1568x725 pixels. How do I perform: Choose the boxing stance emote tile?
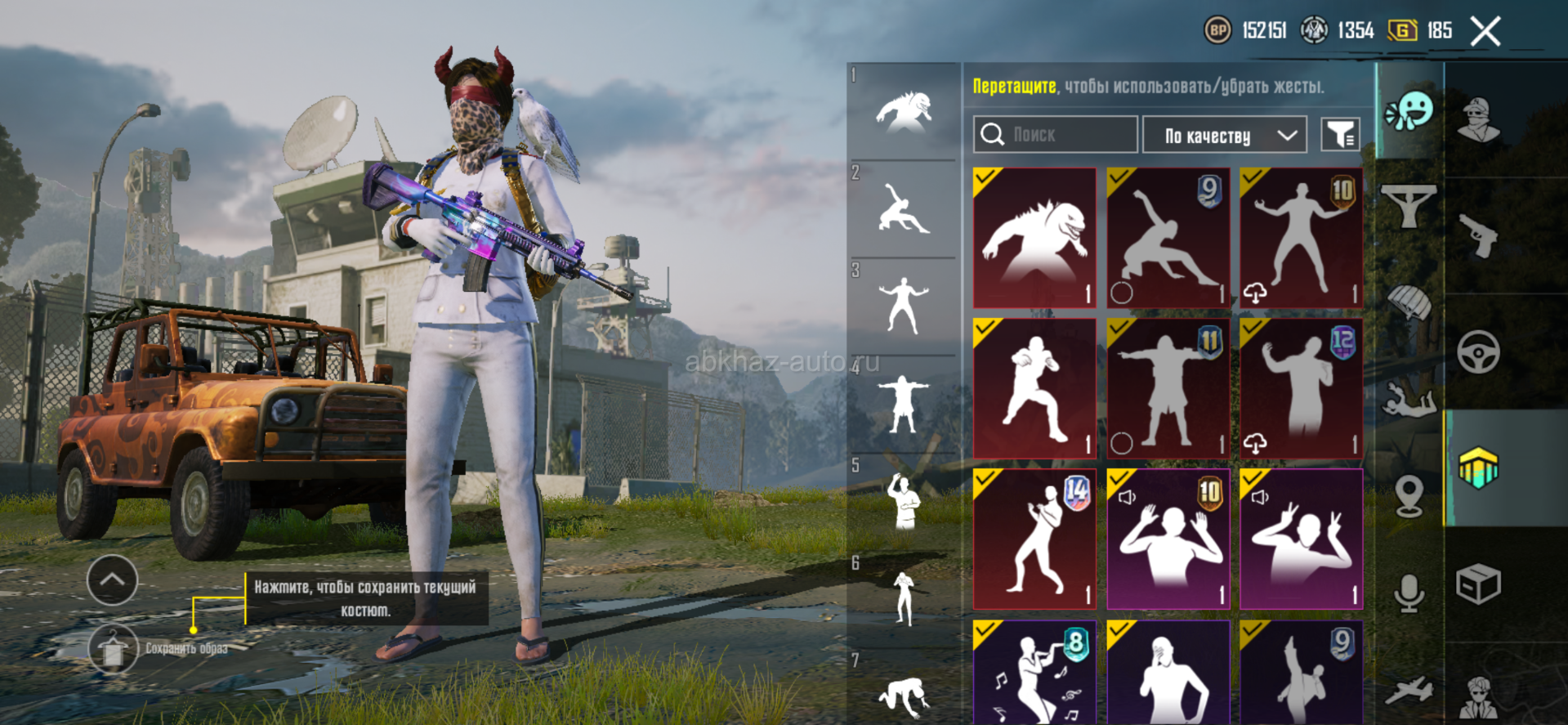click(x=1034, y=388)
